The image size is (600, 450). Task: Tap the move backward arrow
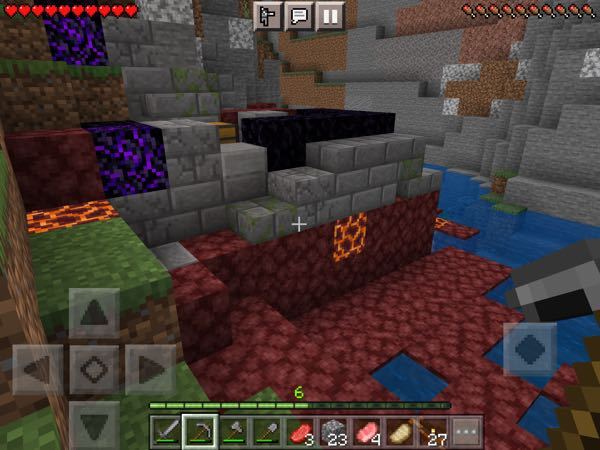94,422
